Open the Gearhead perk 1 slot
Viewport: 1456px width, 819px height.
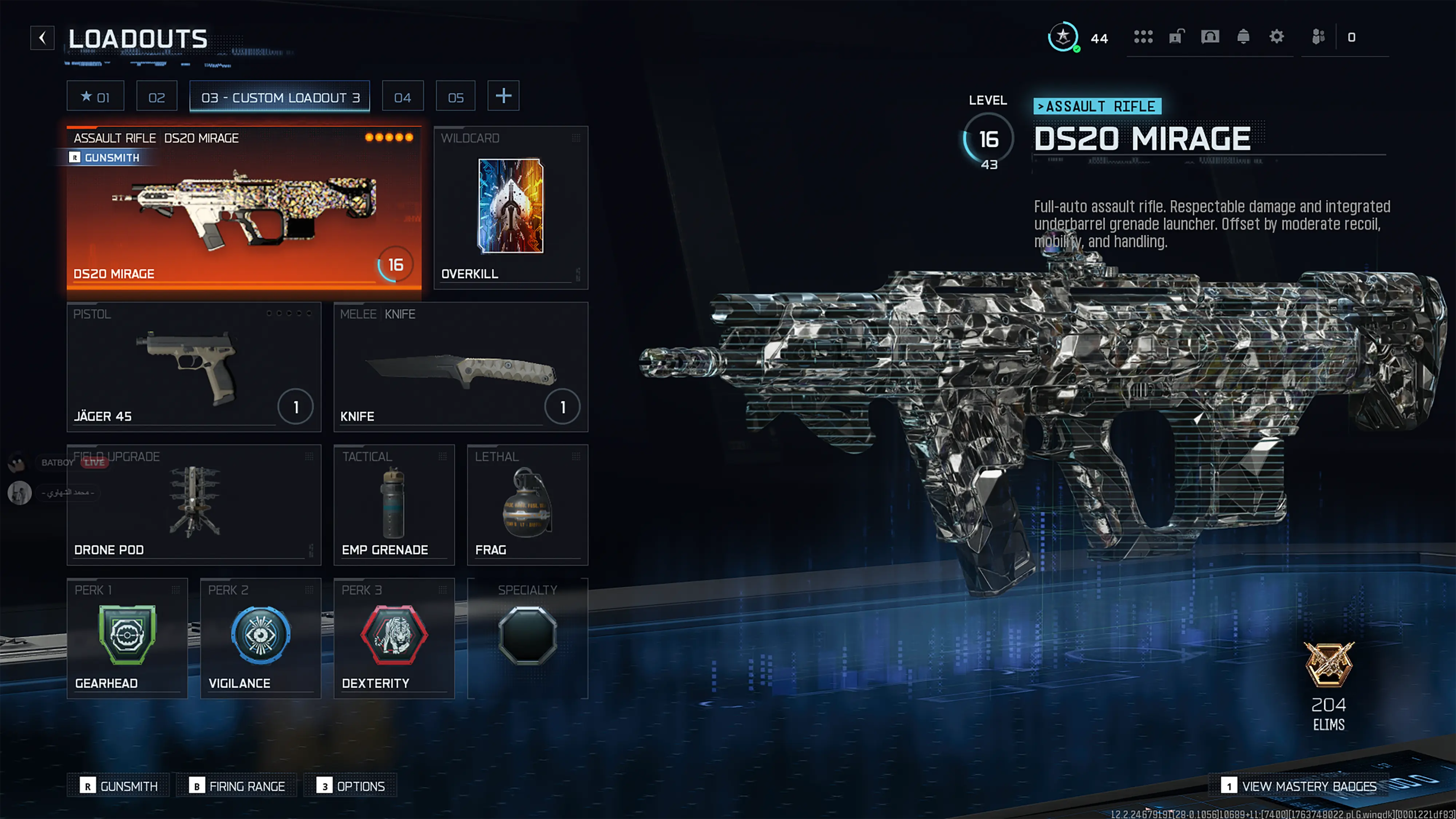pyautogui.click(x=127, y=638)
